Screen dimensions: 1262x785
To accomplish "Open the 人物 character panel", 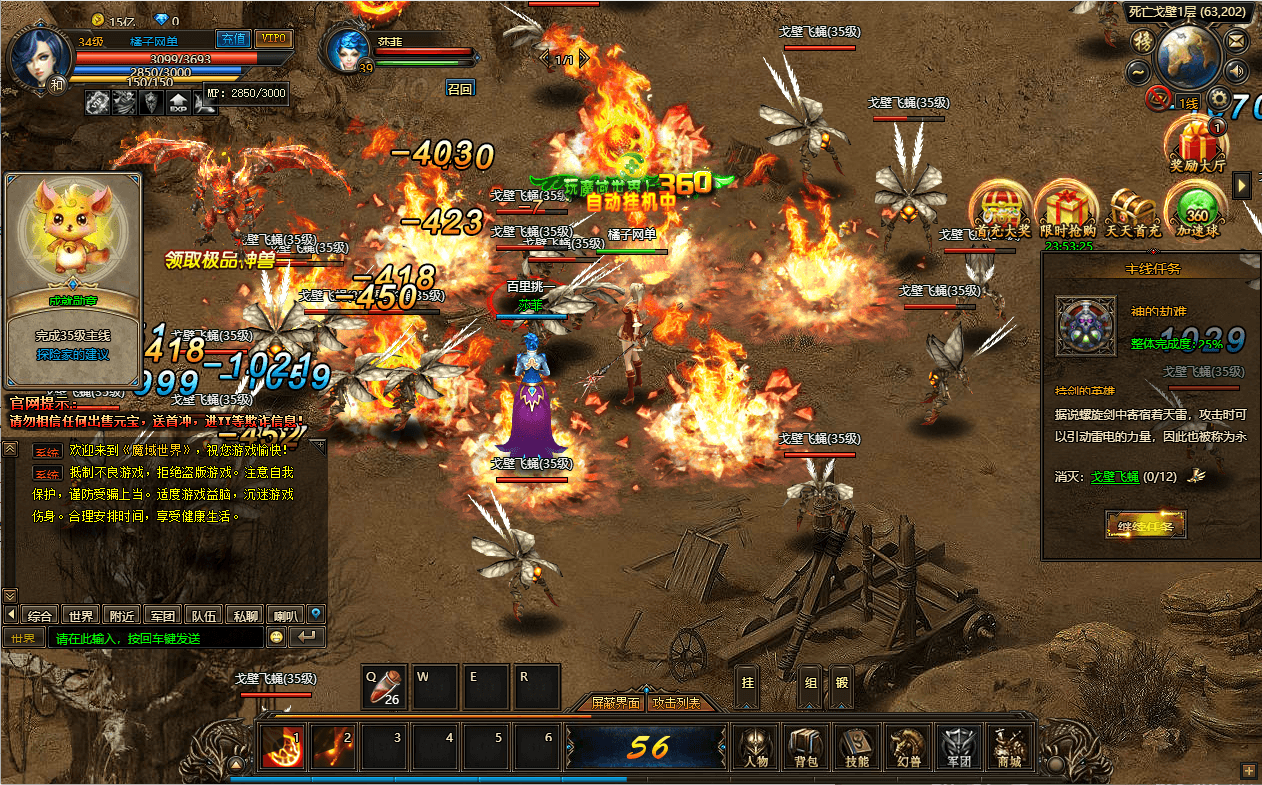I will coord(755,748).
